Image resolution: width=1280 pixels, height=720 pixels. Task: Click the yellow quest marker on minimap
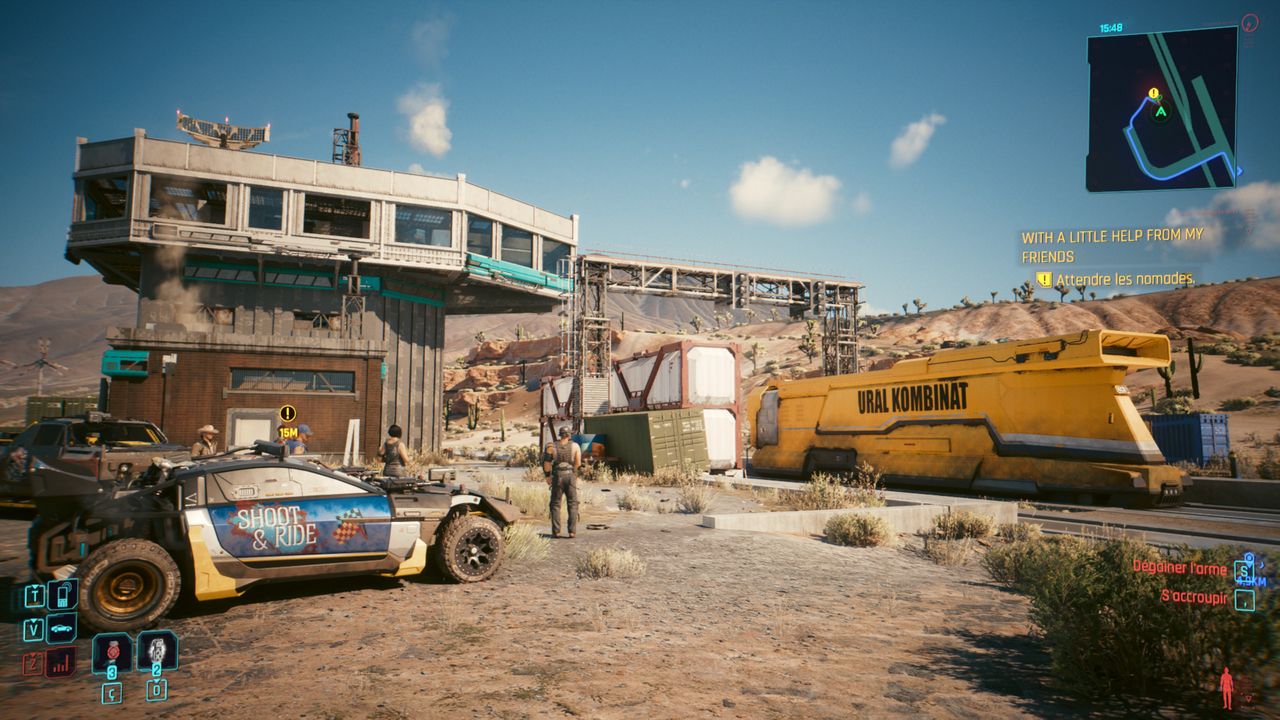click(x=1153, y=94)
